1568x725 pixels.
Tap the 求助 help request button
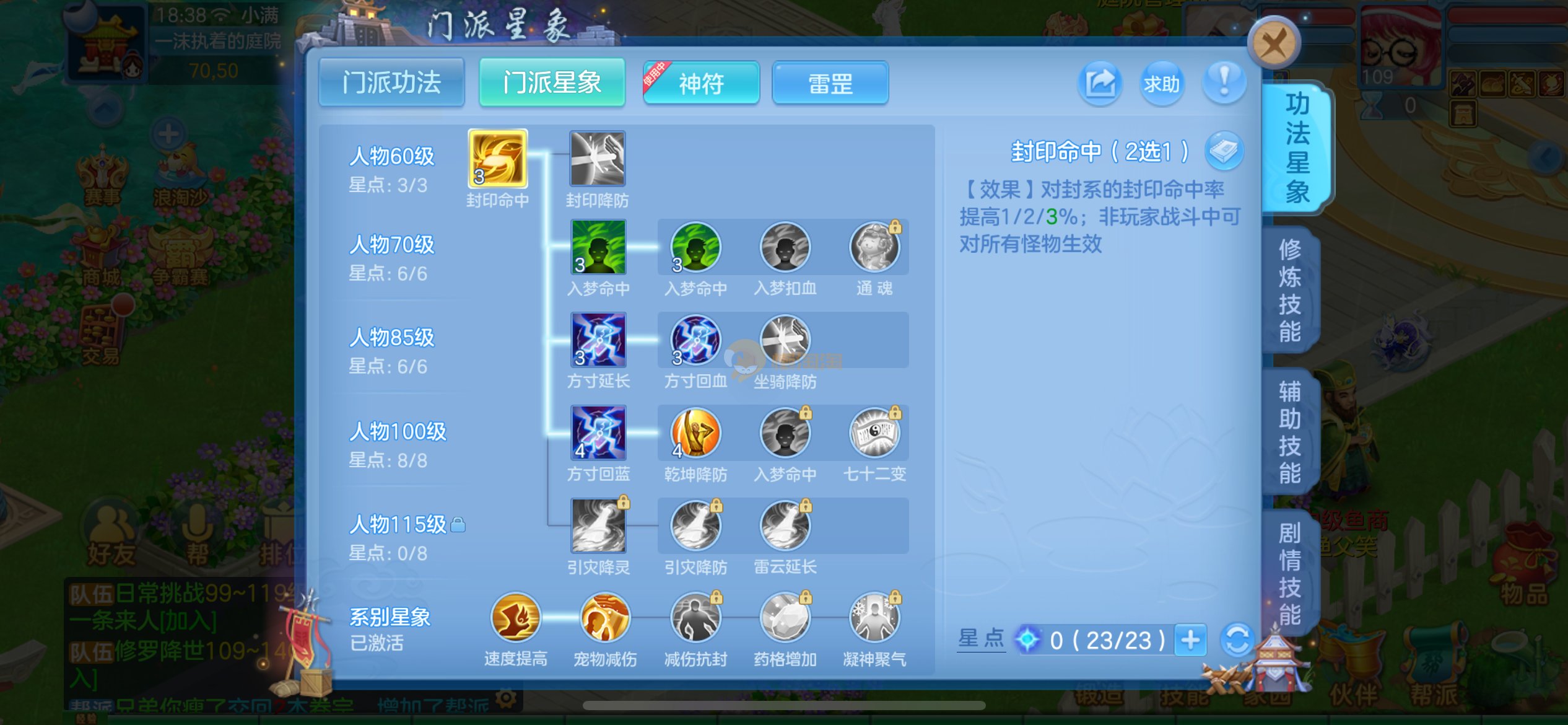1161,83
